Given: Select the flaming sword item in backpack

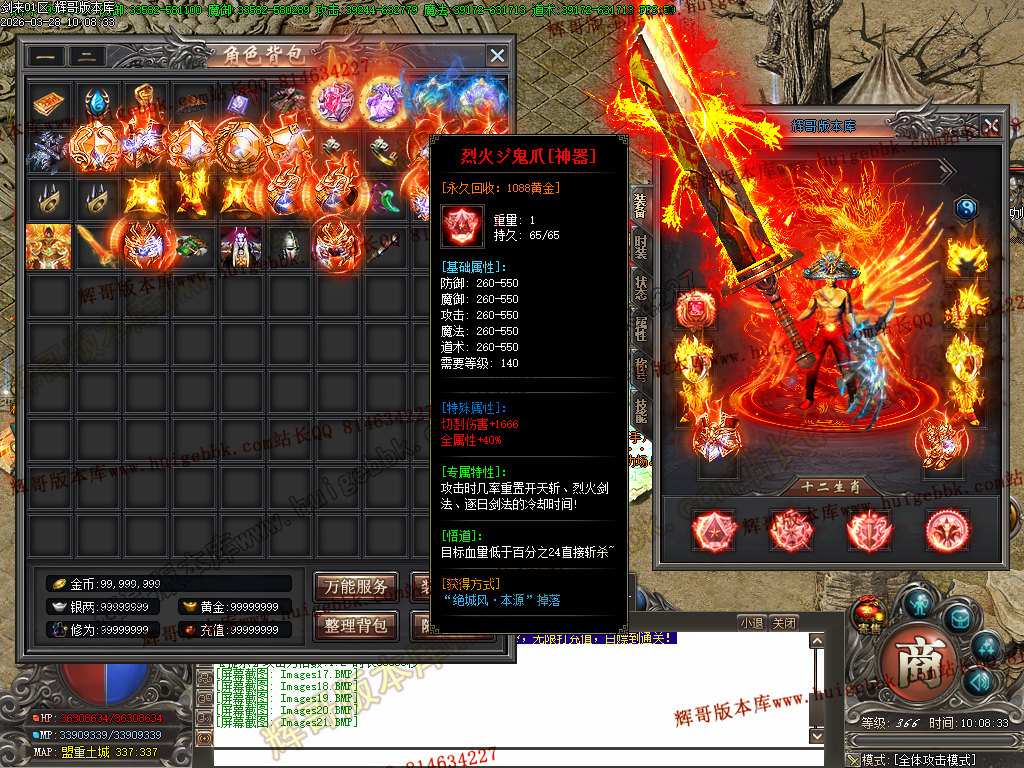Looking at the screenshot, I should (96, 245).
